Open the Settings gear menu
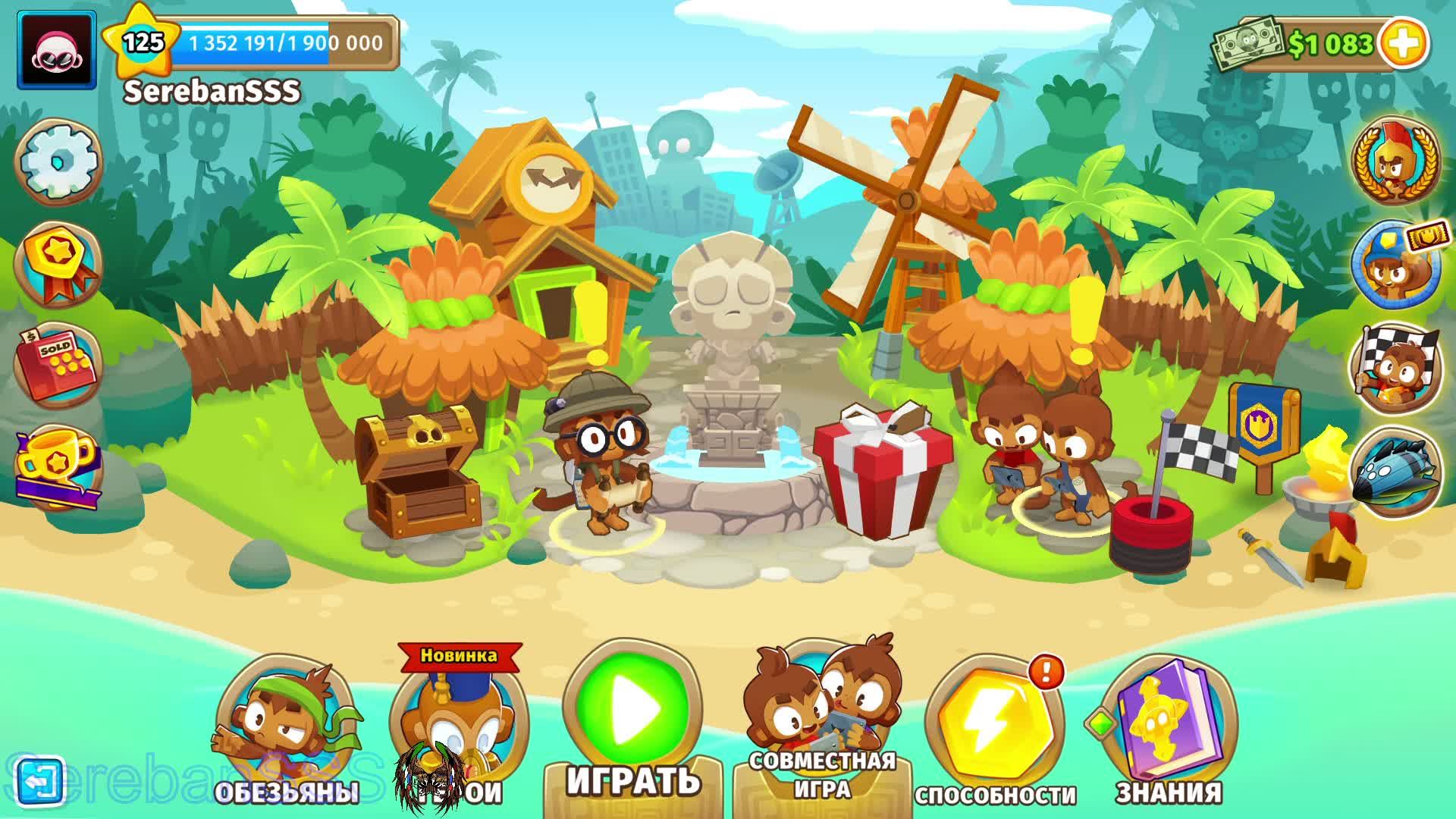The width and height of the screenshot is (1456, 819). pos(57,162)
